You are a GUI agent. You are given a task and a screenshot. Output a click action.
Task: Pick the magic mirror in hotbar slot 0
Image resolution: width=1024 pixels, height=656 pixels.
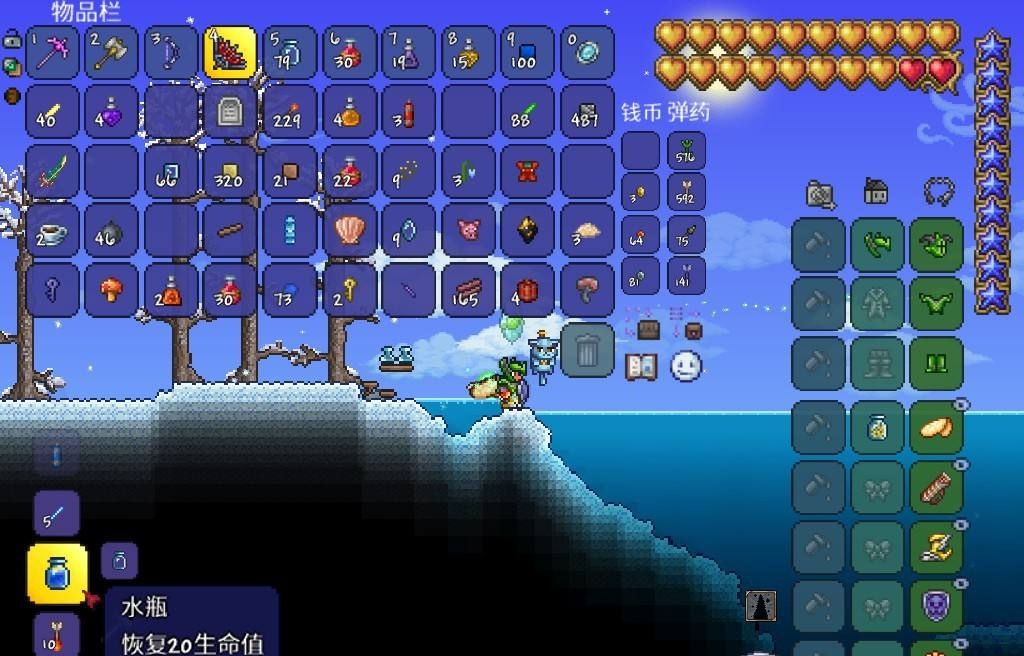click(x=587, y=53)
